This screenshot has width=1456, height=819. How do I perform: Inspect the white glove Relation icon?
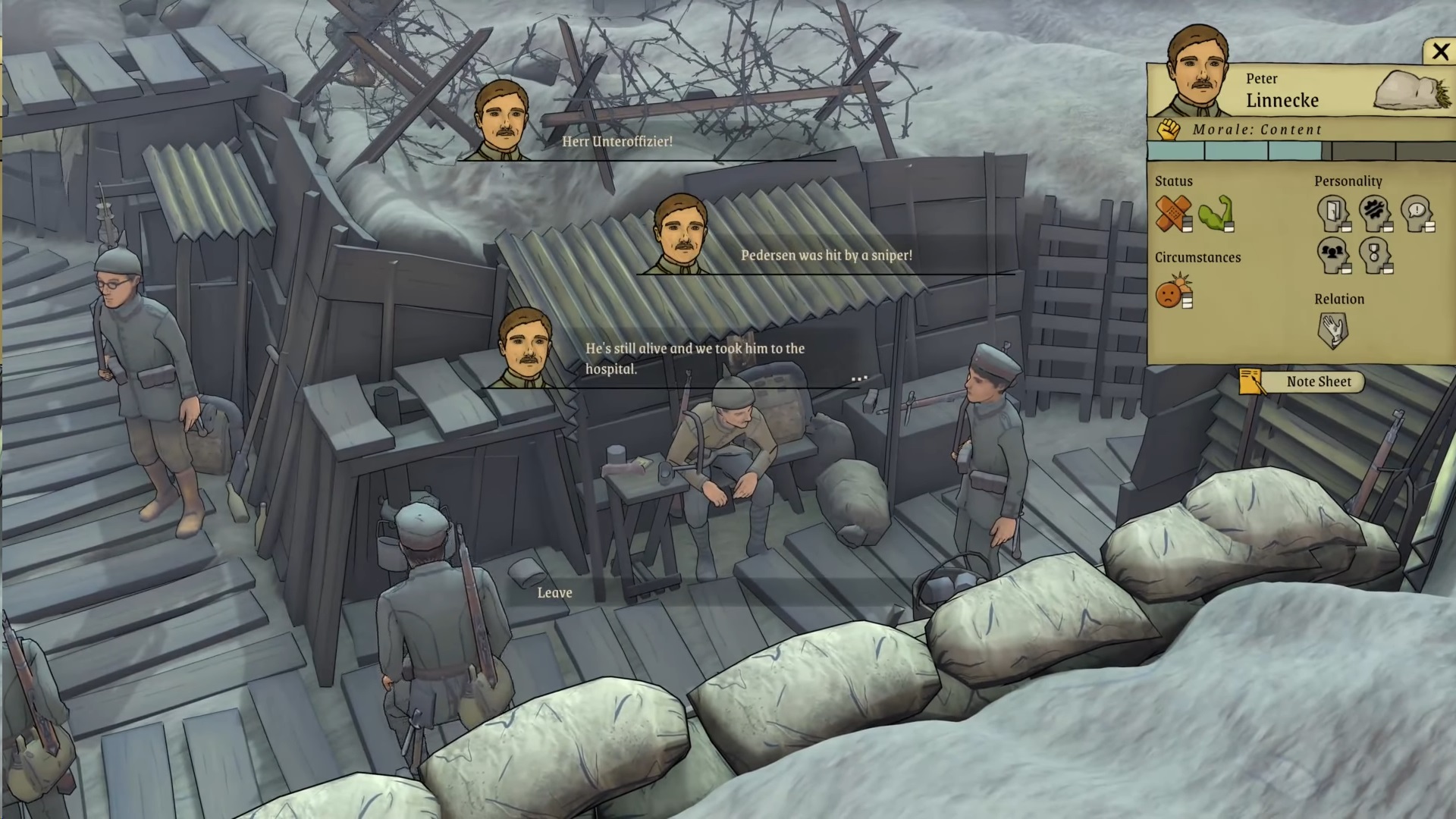tap(1332, 331)
